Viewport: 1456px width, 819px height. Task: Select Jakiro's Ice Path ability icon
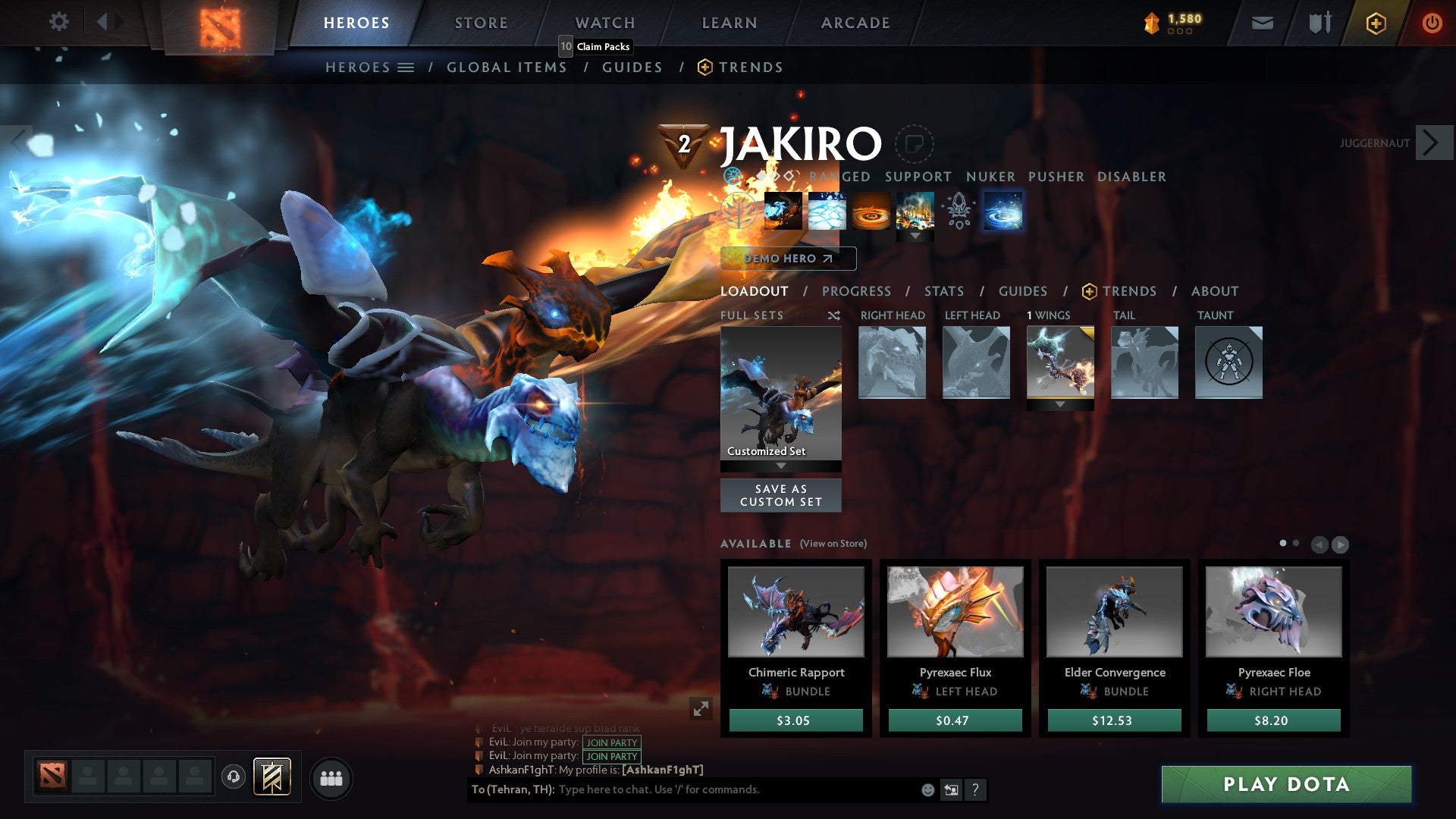827,212
